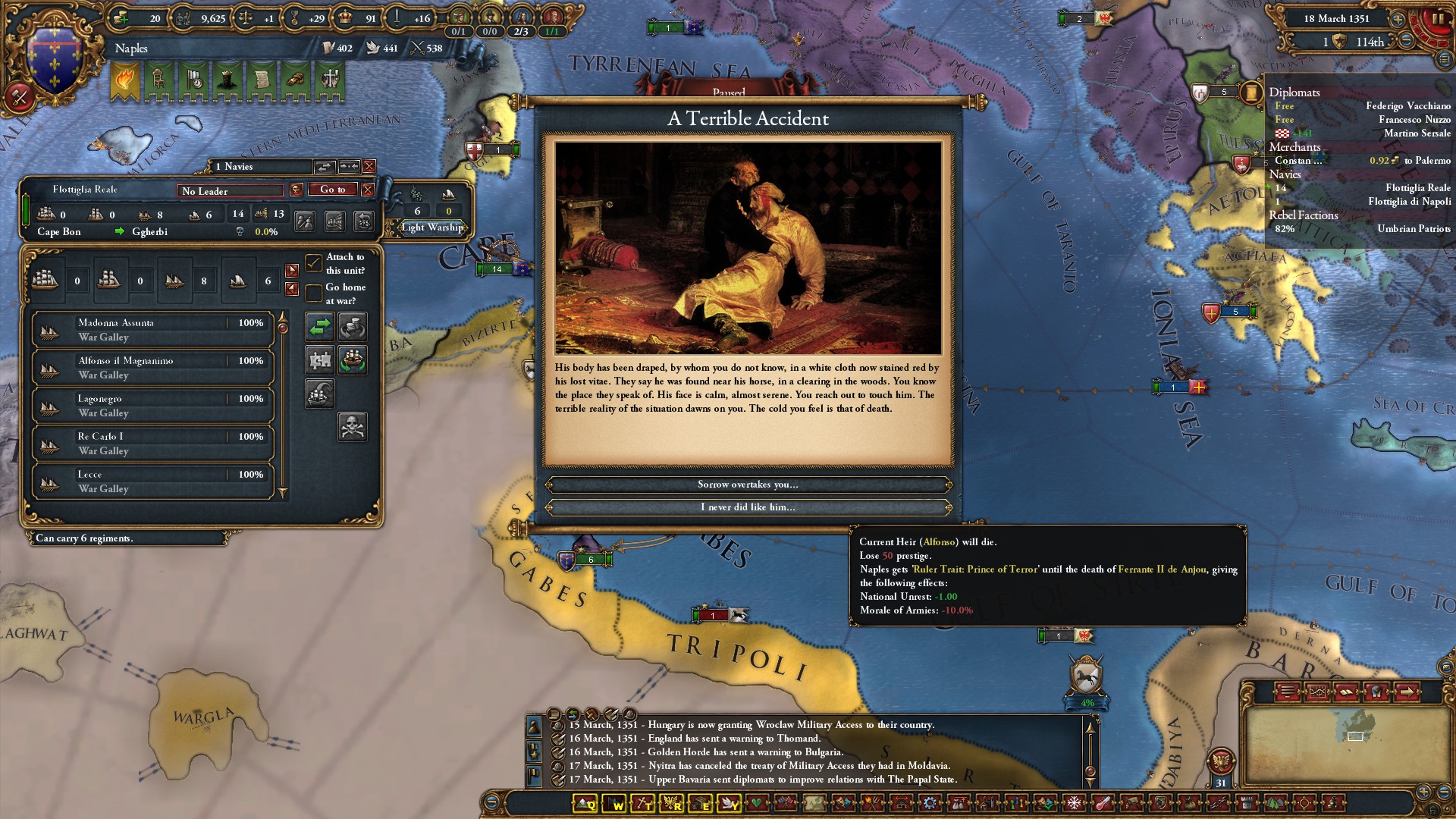Select the detach ships icon with green arrows
Viewport: 1456px width, 819px height.
point(351,360)
